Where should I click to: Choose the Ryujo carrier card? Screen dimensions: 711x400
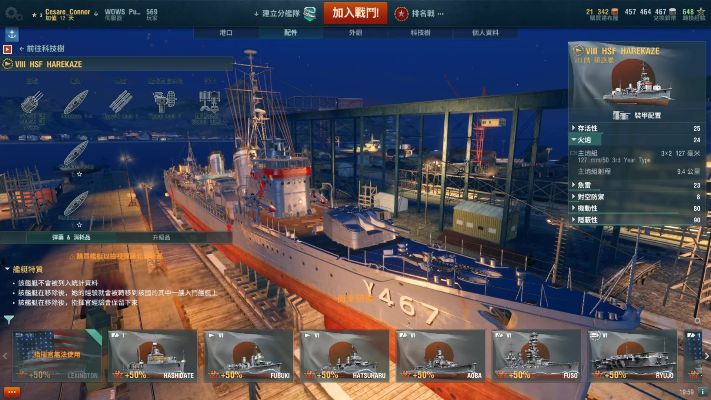633,355
